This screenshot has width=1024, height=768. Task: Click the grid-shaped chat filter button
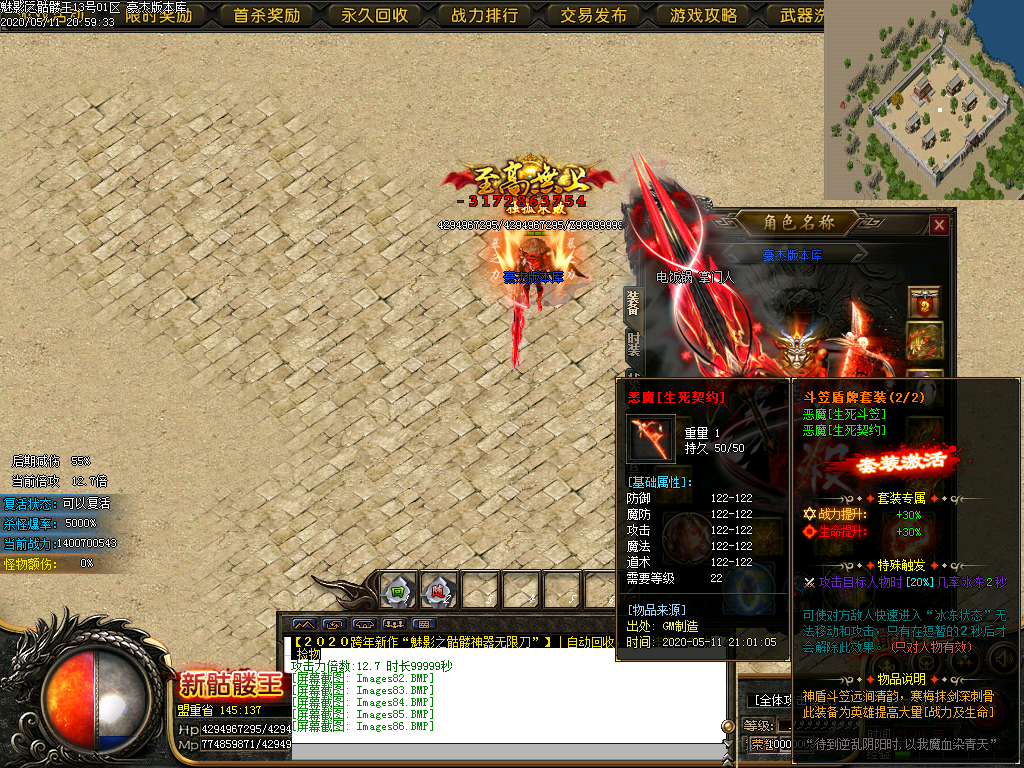click(x=422, y=624)
